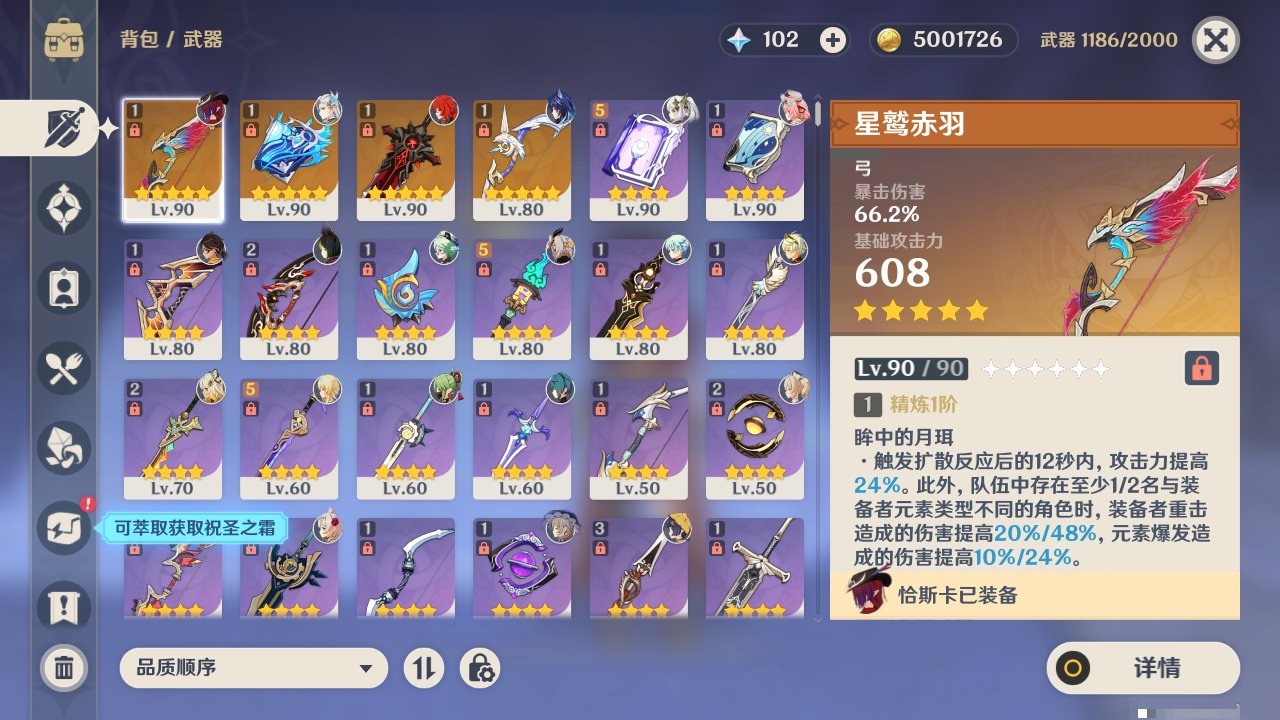Image resolution: width=1280 pixels, height=720 pixels.
Task: Select the Lv.70 weapon with refinement 2
Action: click(172, 438)
